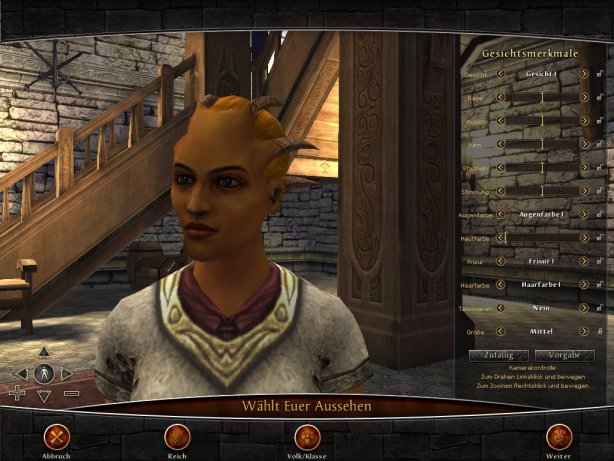Cancel character creation with Abbruch
This screenshot has height=461, width=614.
coord(58,436)
